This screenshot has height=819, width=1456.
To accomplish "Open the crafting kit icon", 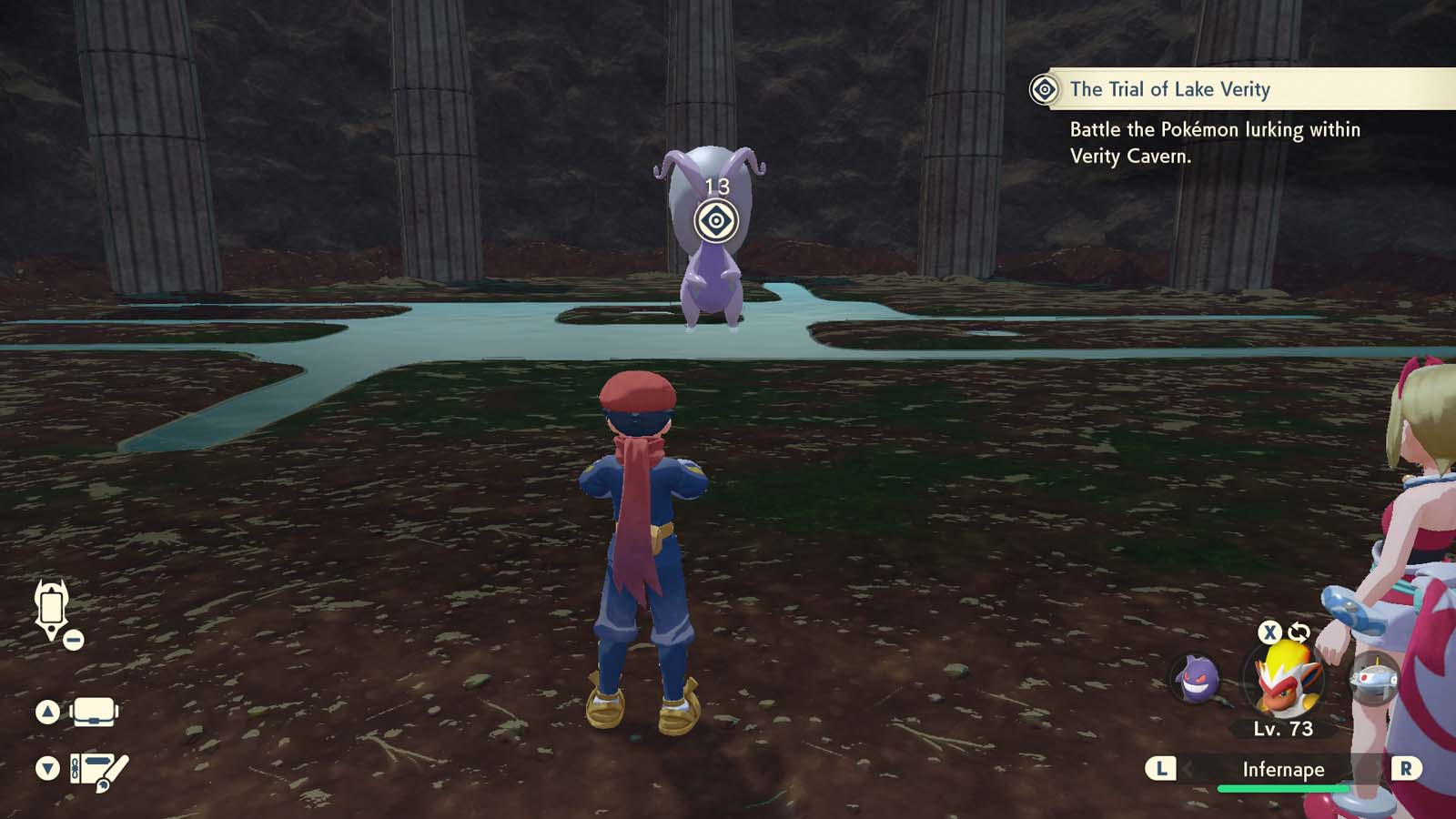I will click(x=94, y=769).
